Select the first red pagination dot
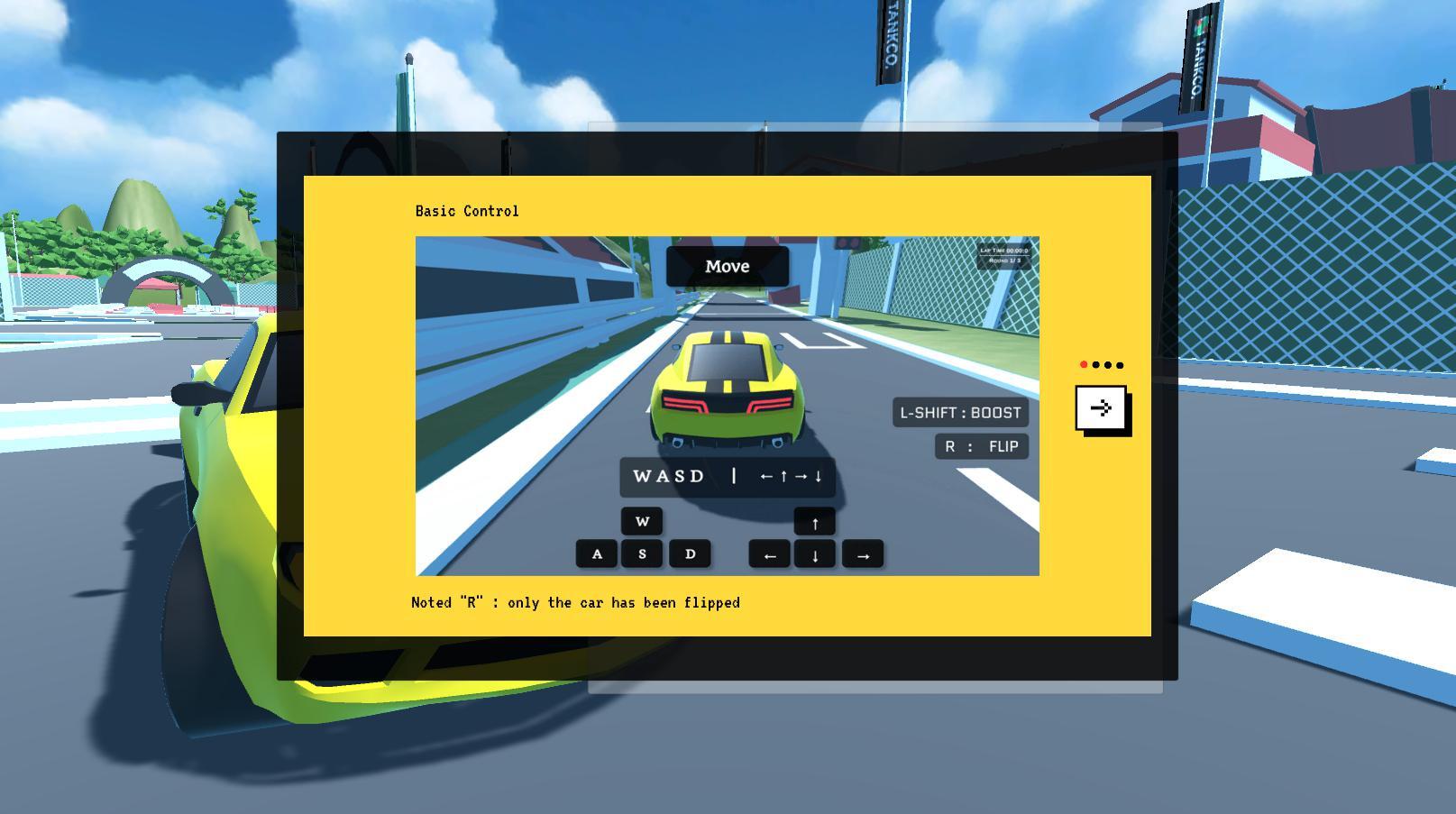The width and height of the screenshot is (1456, 814). click(x=1082, y=365)
